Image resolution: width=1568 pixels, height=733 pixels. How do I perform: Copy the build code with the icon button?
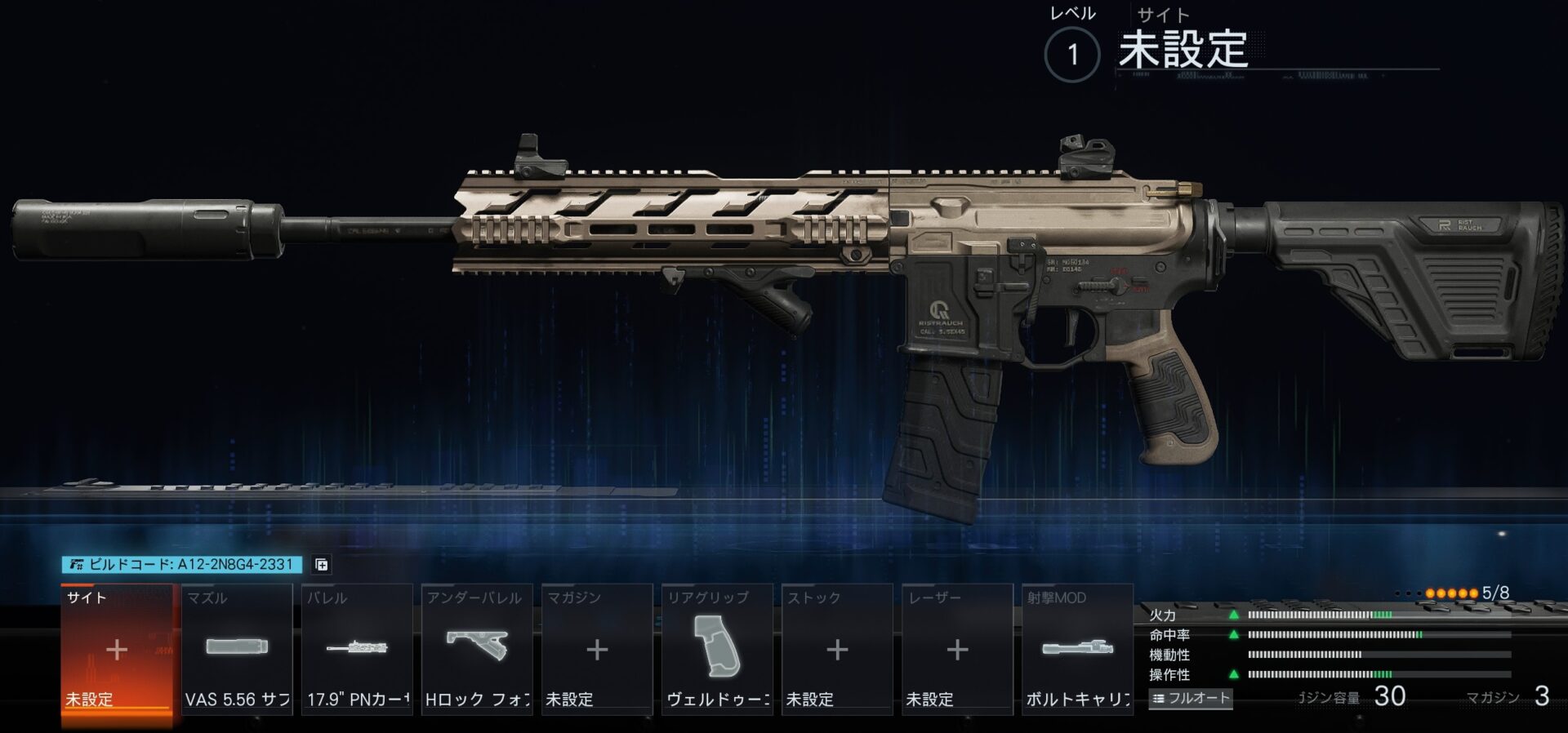click(x=322, y=565)
